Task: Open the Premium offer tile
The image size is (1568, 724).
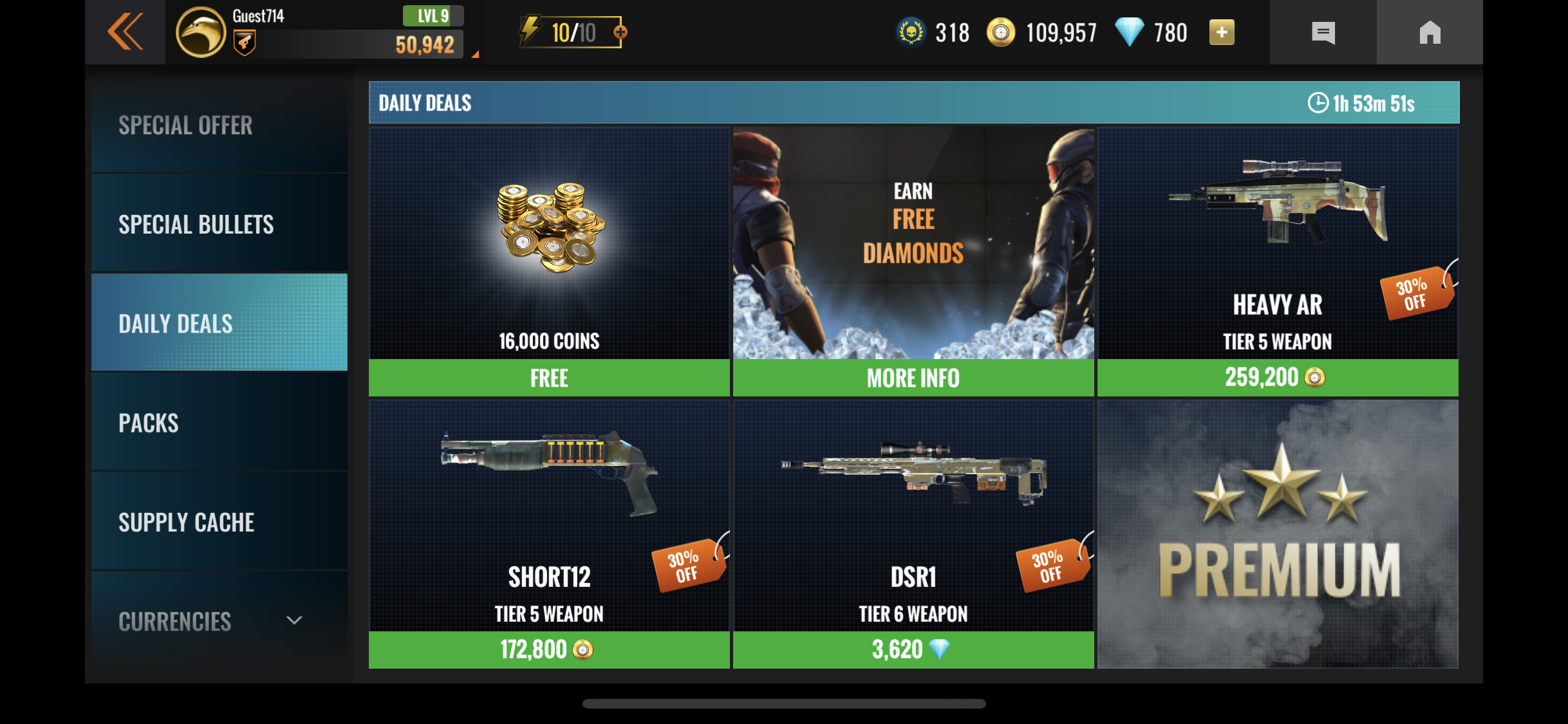Action: [x=1277, y=534]
